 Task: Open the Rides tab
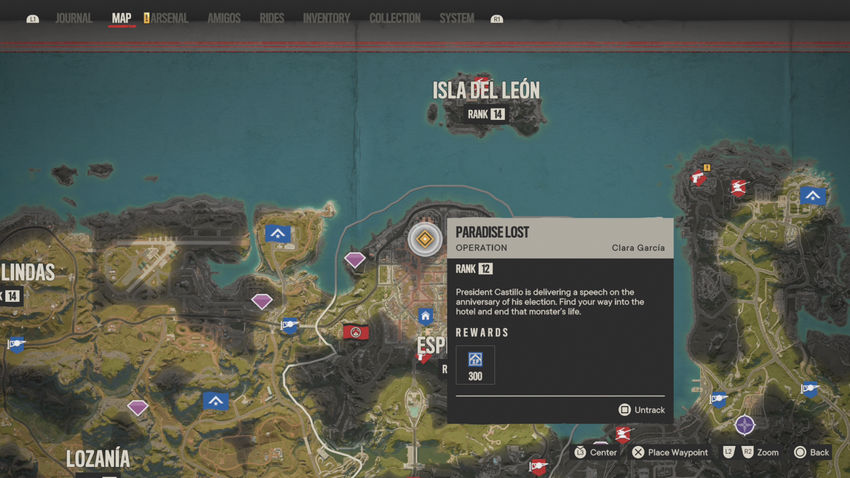tap(271, 18)
